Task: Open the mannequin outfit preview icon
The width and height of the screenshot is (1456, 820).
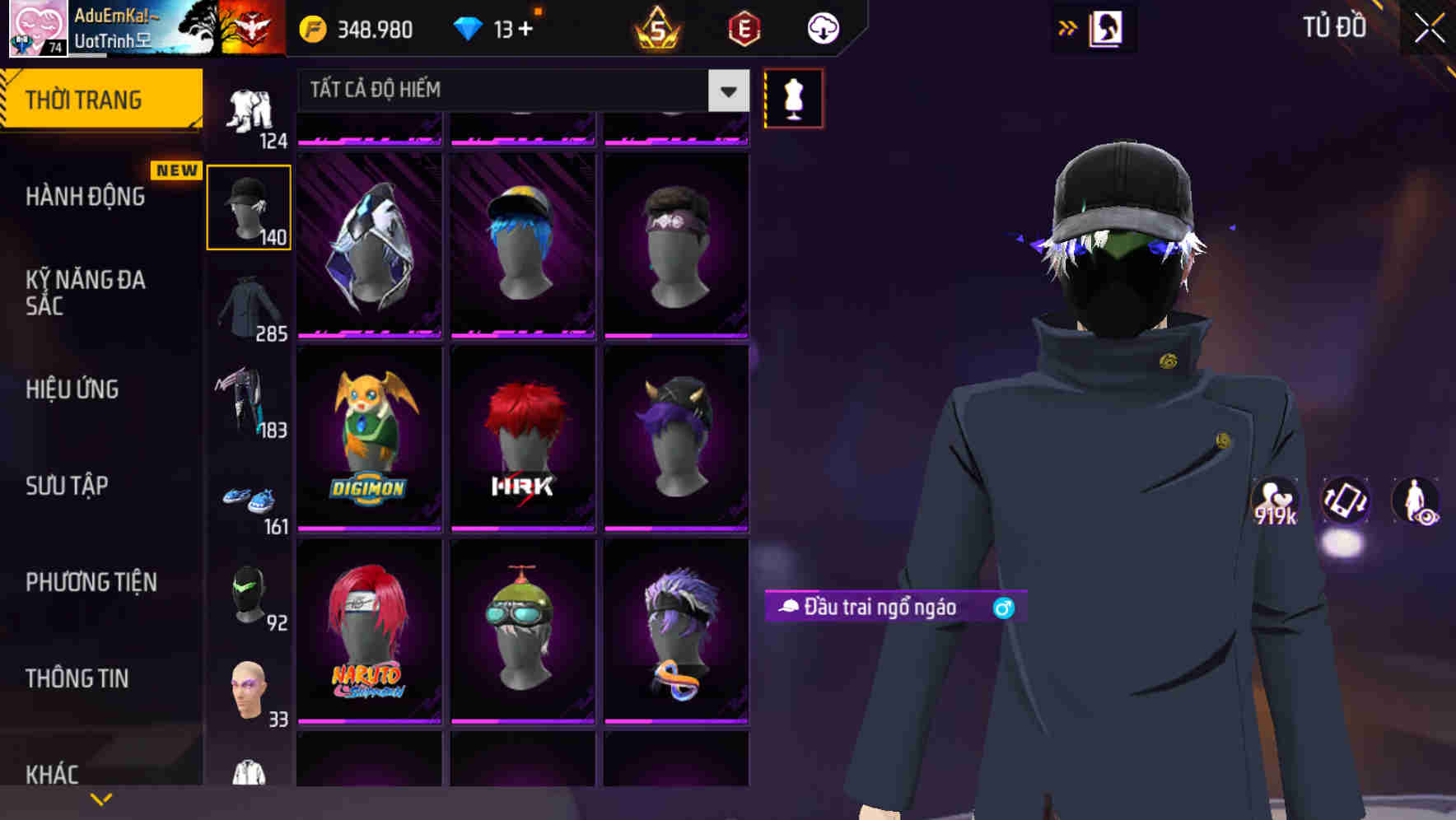Action: tap(793, 97)
